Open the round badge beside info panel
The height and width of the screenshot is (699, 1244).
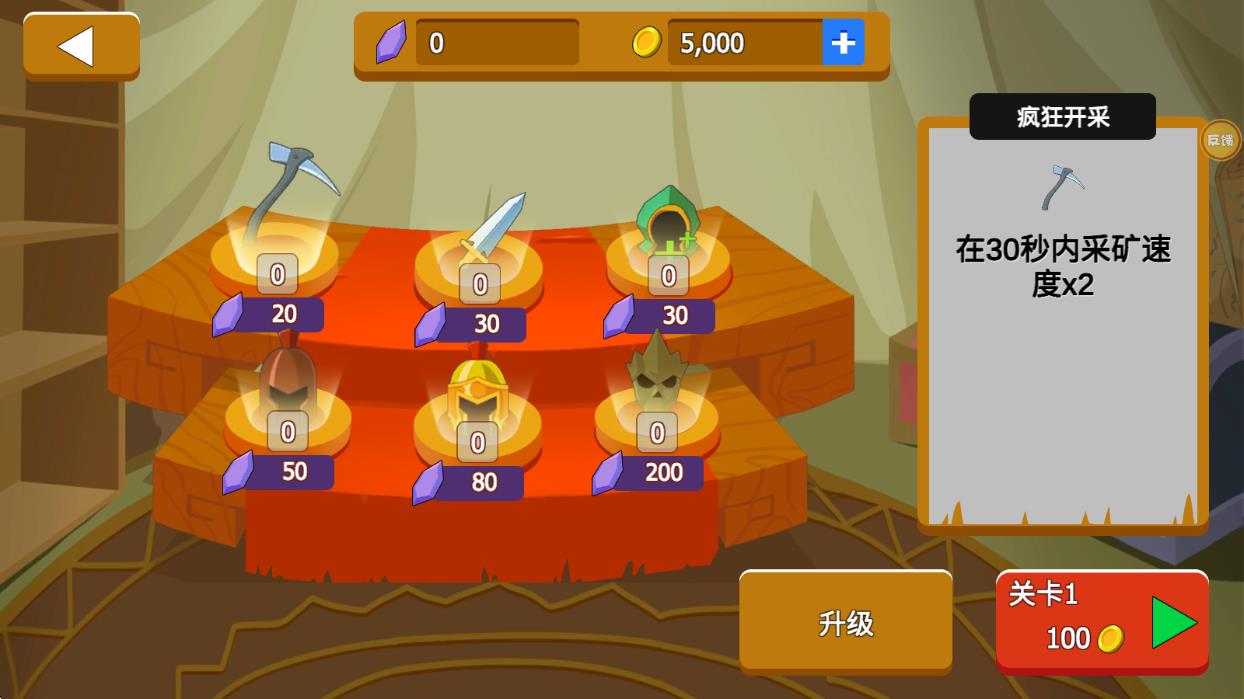tap(1220, 140)
